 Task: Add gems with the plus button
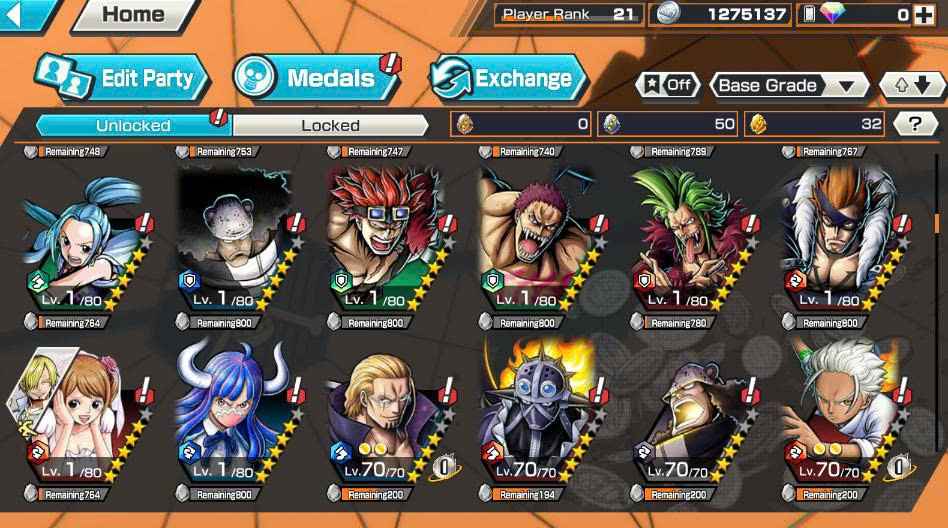pos(929,15)
